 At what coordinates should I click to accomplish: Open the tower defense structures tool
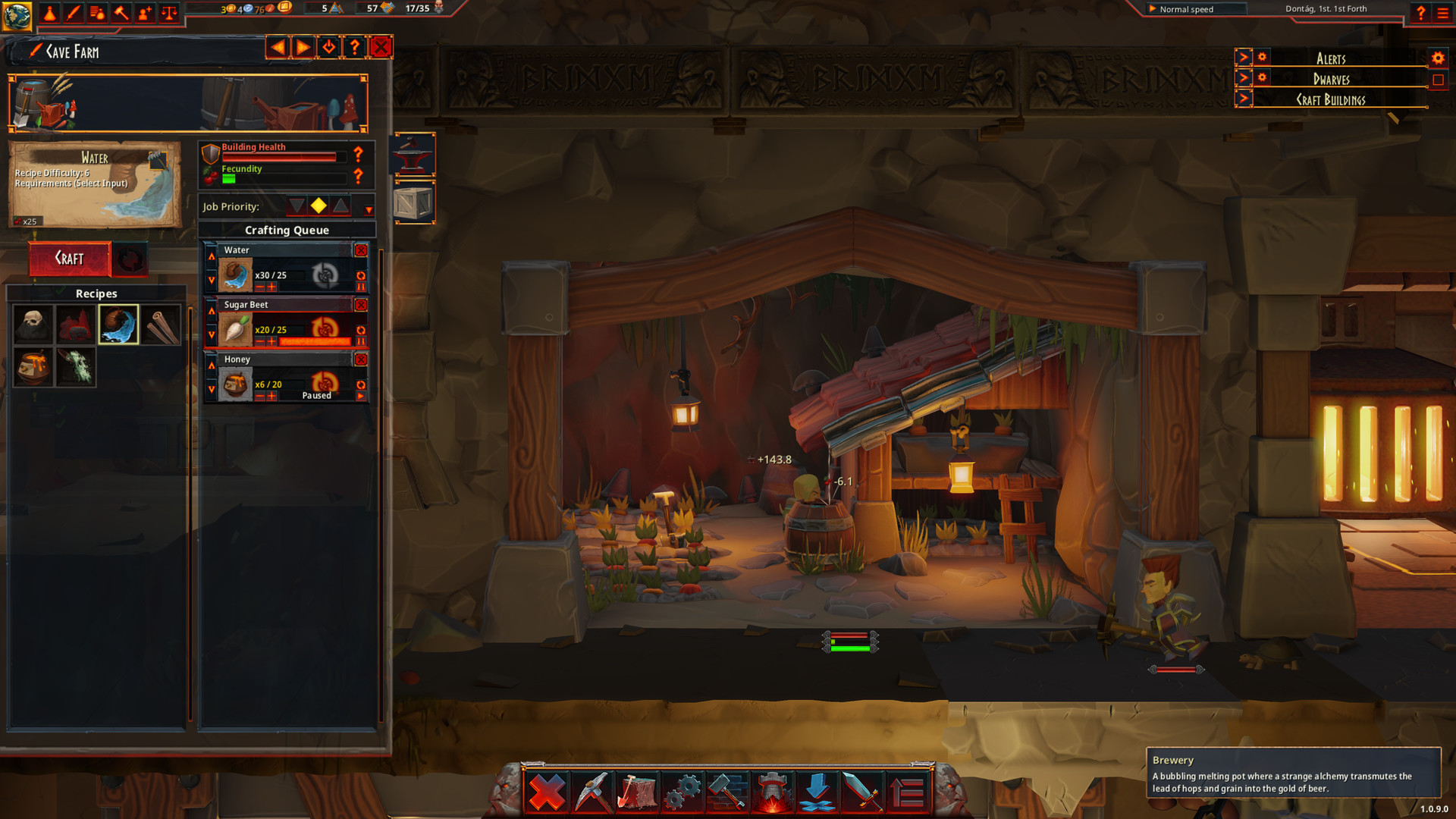(x=771, y=790)
